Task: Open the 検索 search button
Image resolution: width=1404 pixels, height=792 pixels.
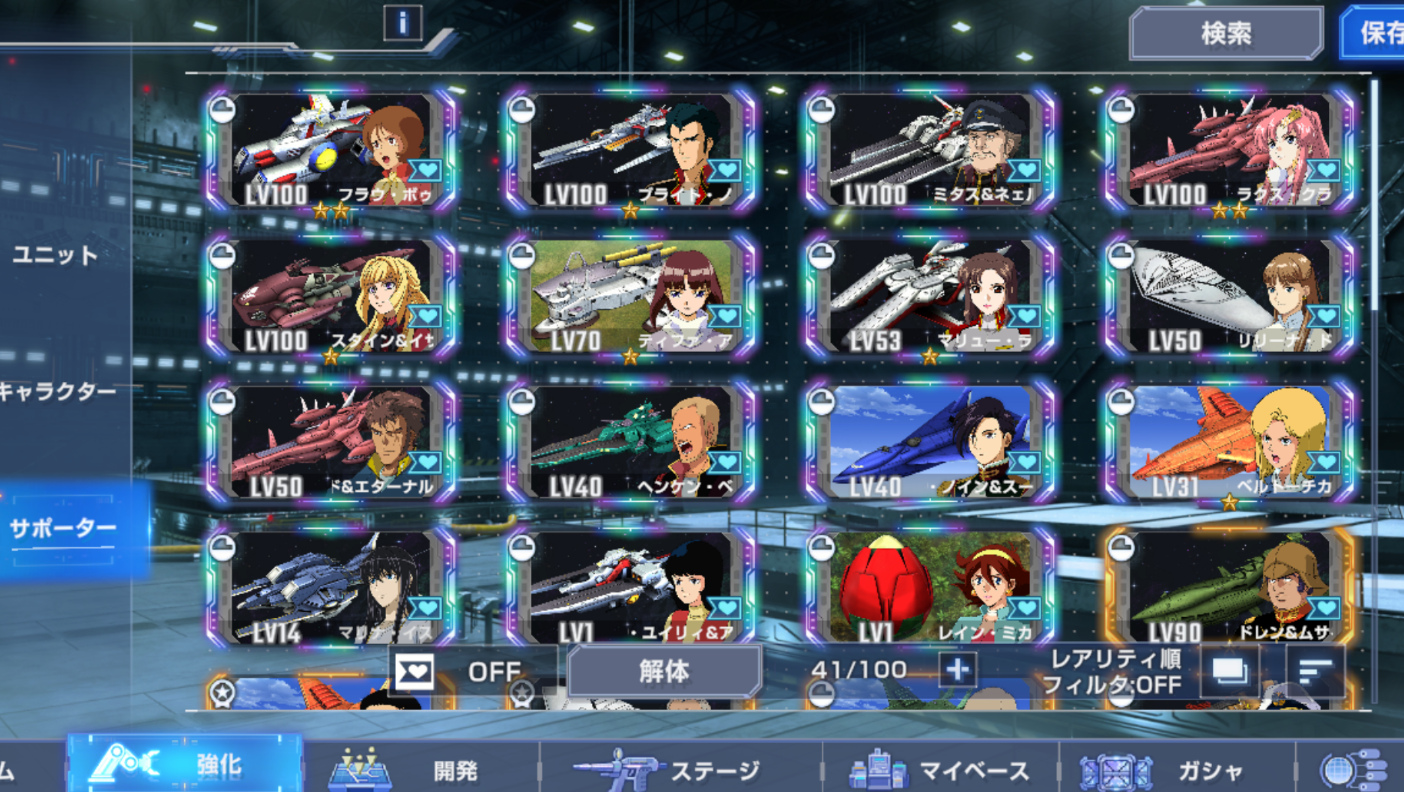Action: coord(1226,34)
